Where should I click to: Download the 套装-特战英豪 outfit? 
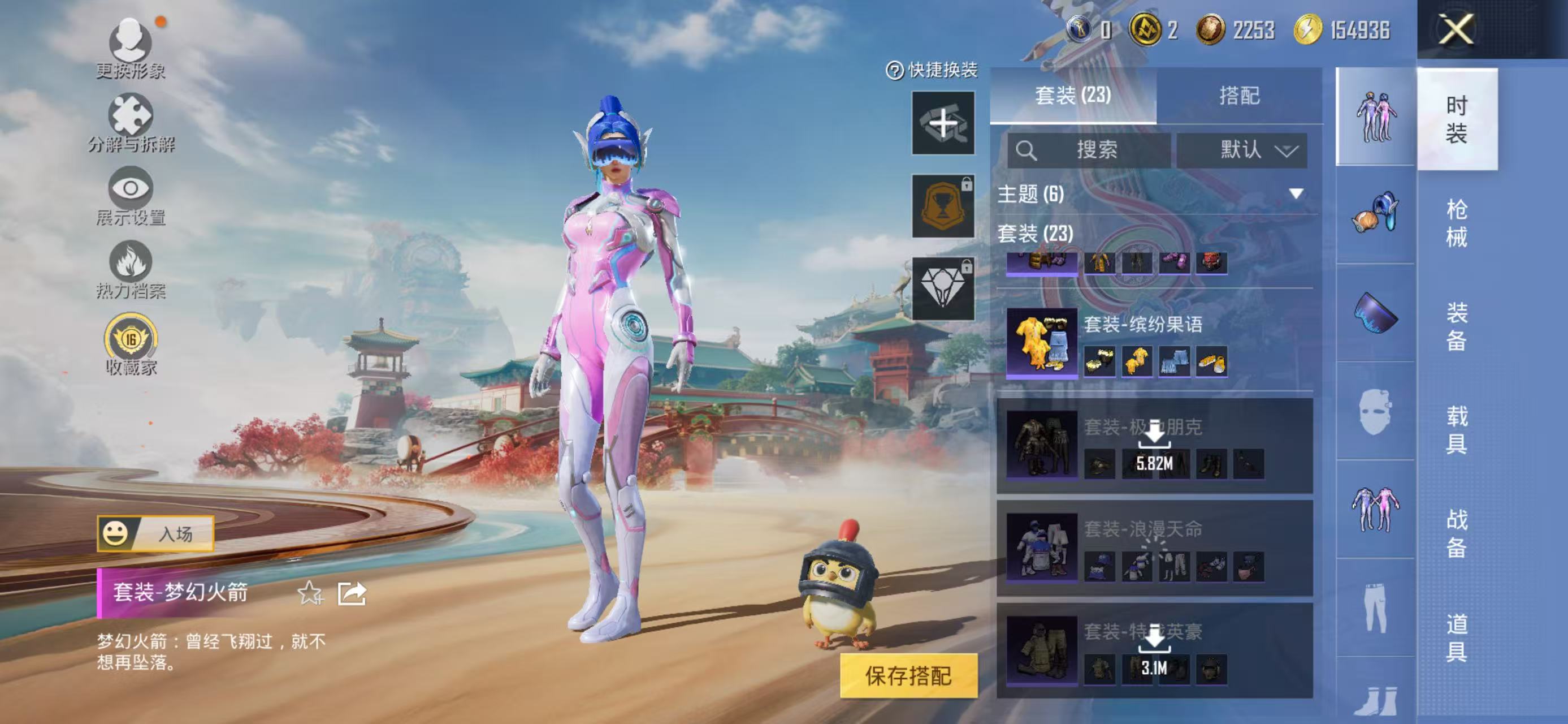click(x=1154, y=652)
